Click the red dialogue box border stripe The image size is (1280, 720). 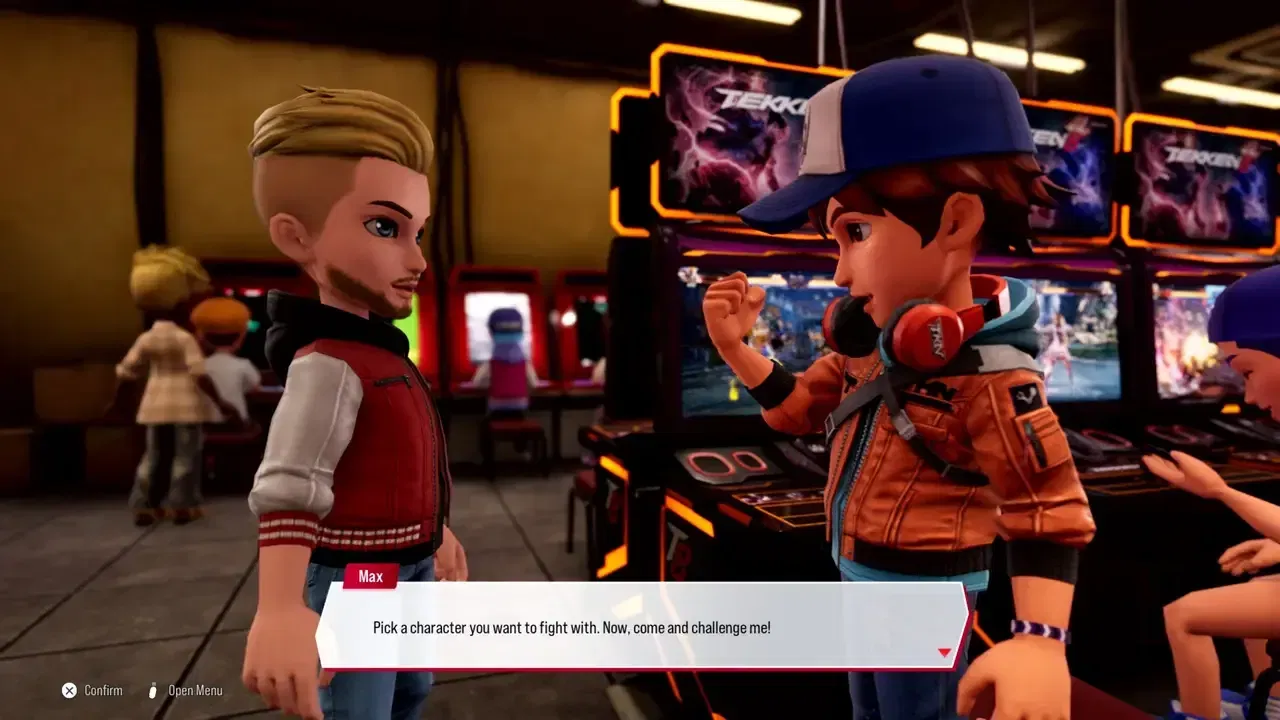(640, 666)
